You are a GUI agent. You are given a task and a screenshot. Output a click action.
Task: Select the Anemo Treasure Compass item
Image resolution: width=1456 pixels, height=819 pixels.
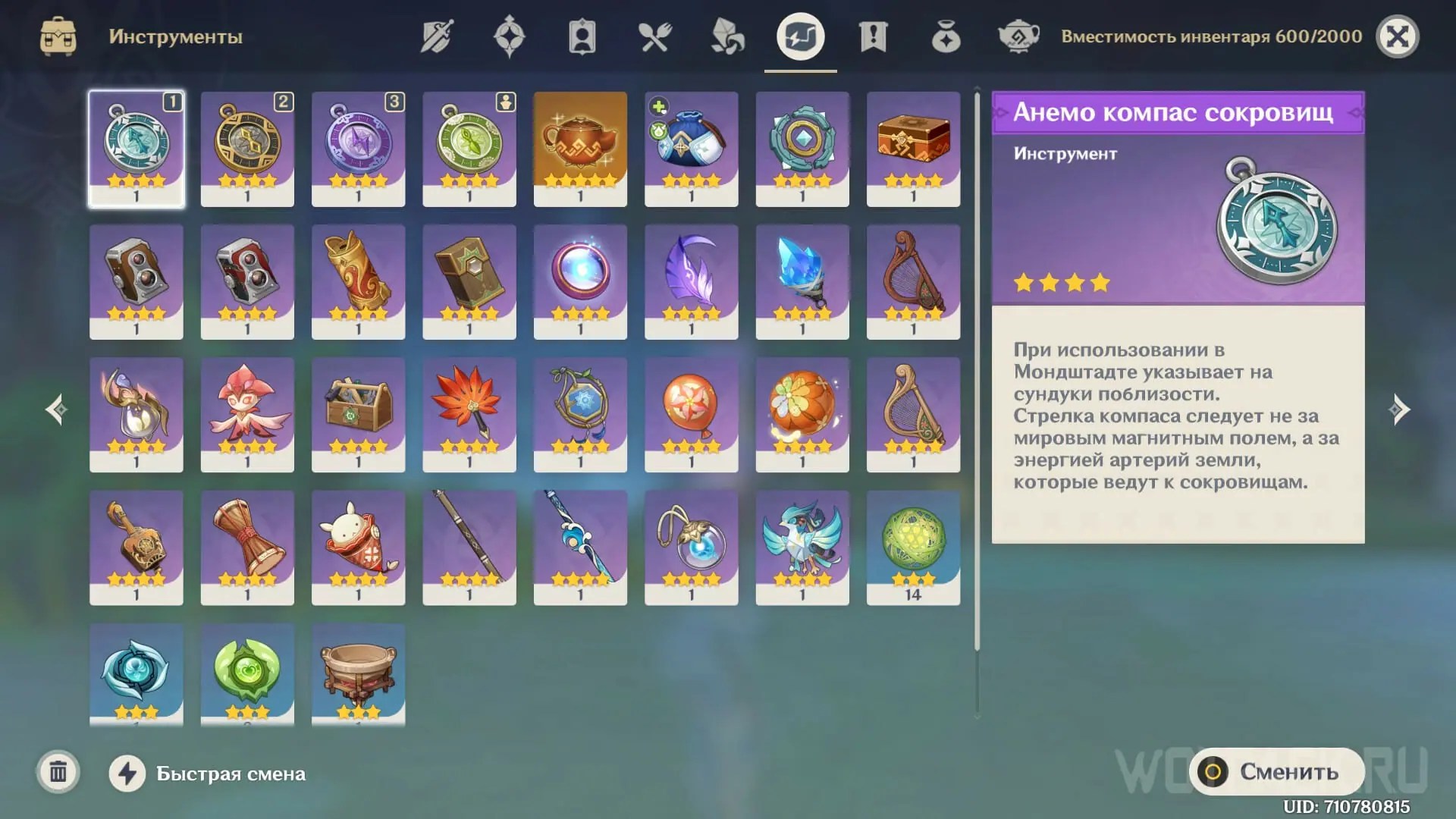[x=136, y=148]
